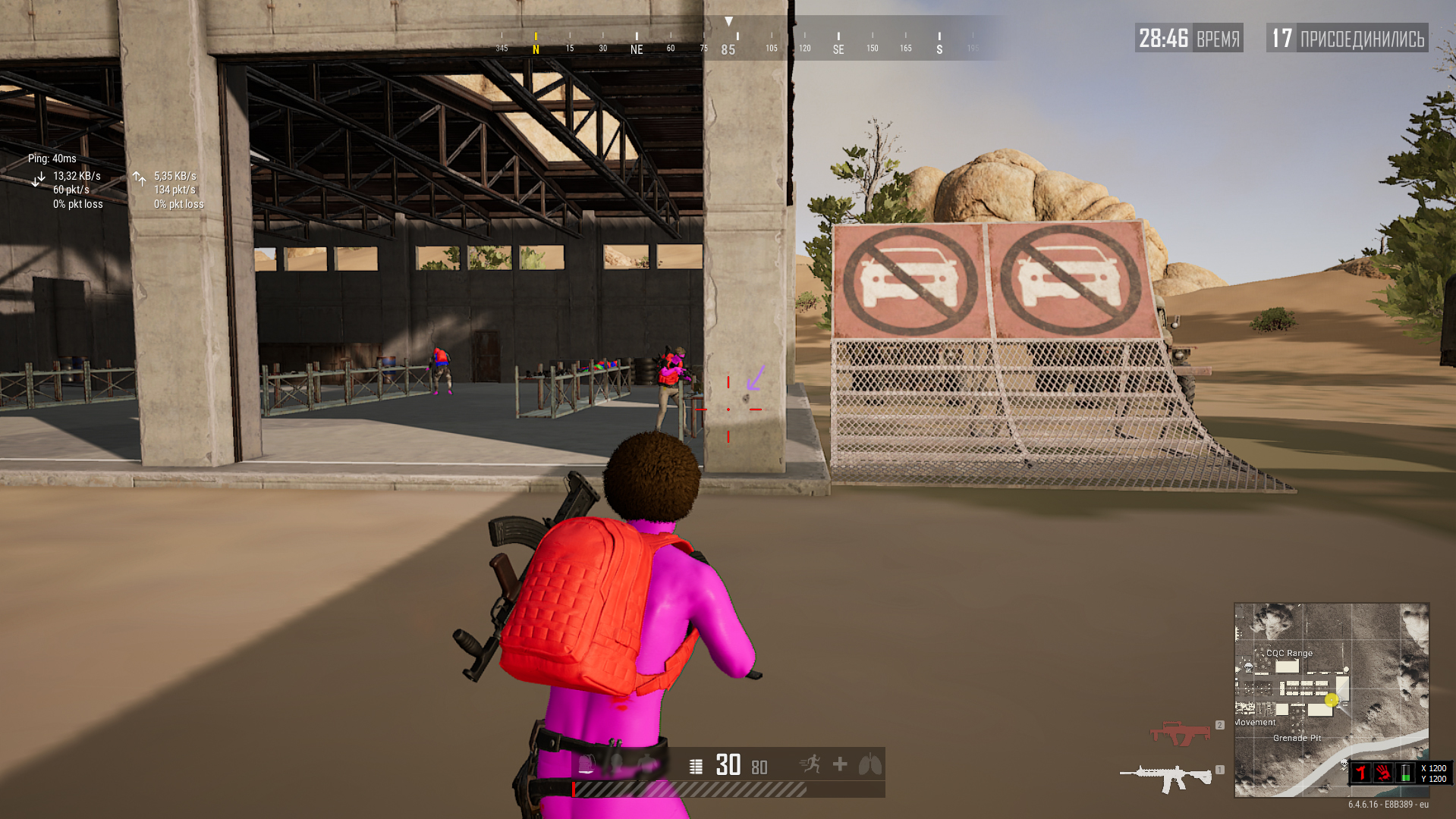The height and width of the screenshot is (819, 1456).
Task: Click the yellow N marker on compass
Action: [536, 49]
